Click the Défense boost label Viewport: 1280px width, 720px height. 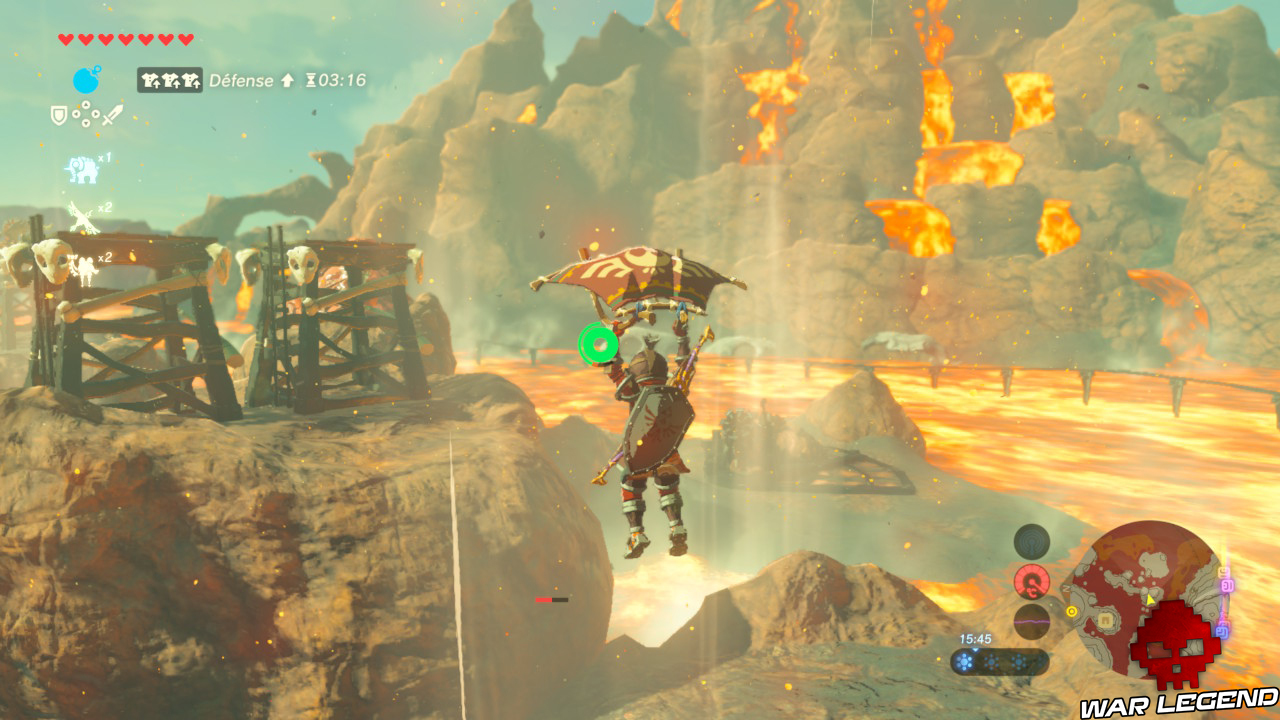(243, 80)
